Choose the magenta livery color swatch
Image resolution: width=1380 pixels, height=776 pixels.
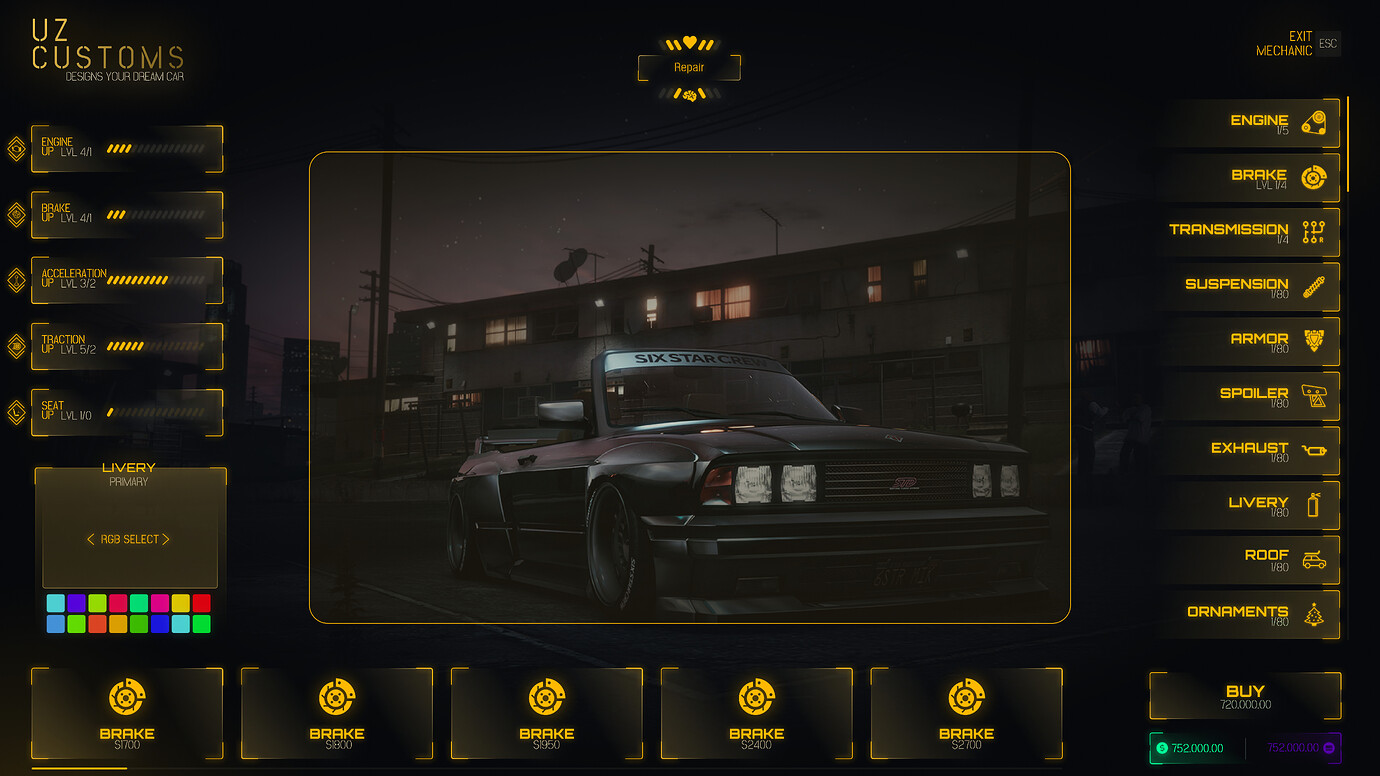160,603
